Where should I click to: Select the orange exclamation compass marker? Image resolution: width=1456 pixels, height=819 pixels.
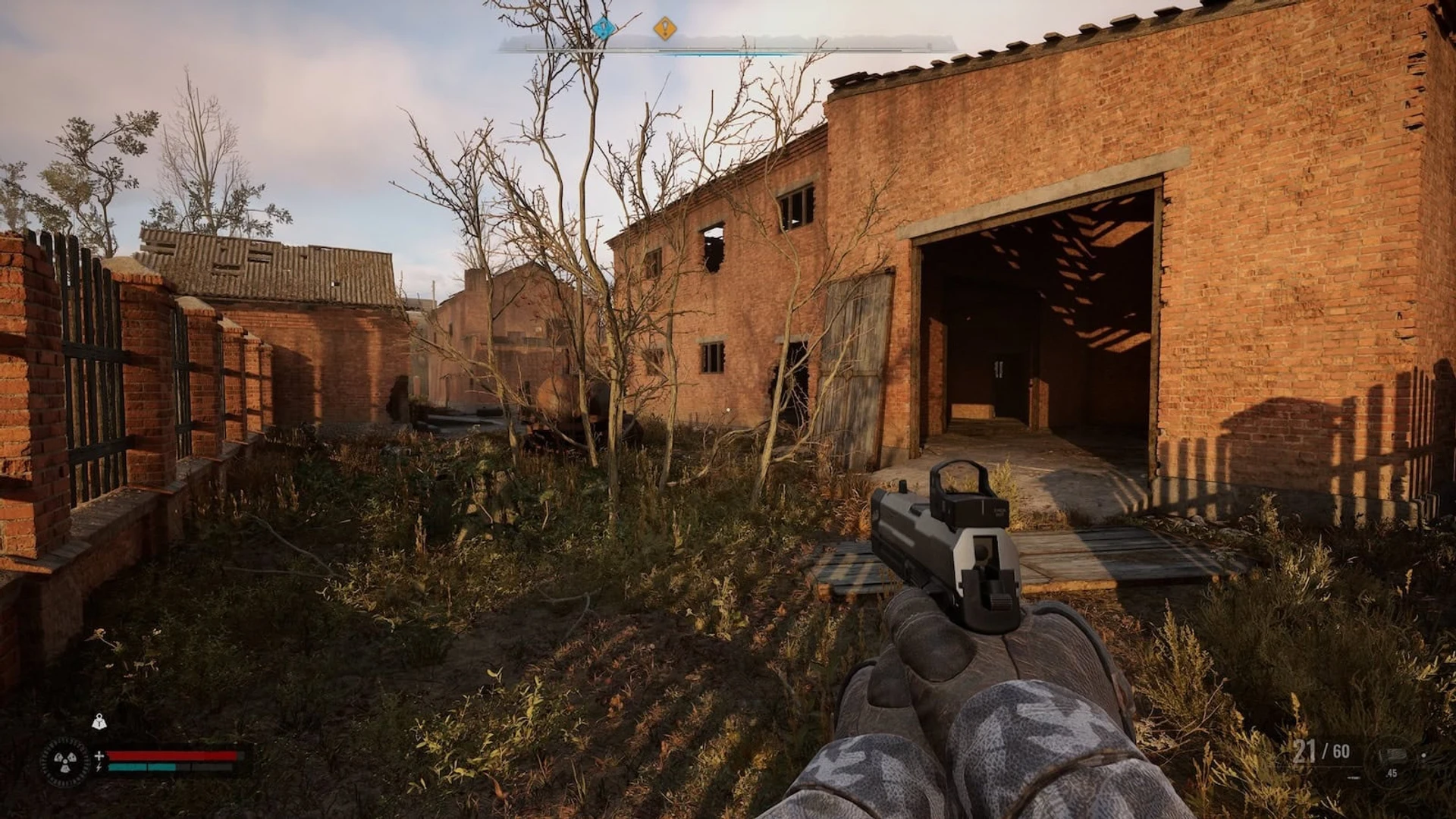tap(665, 29)
